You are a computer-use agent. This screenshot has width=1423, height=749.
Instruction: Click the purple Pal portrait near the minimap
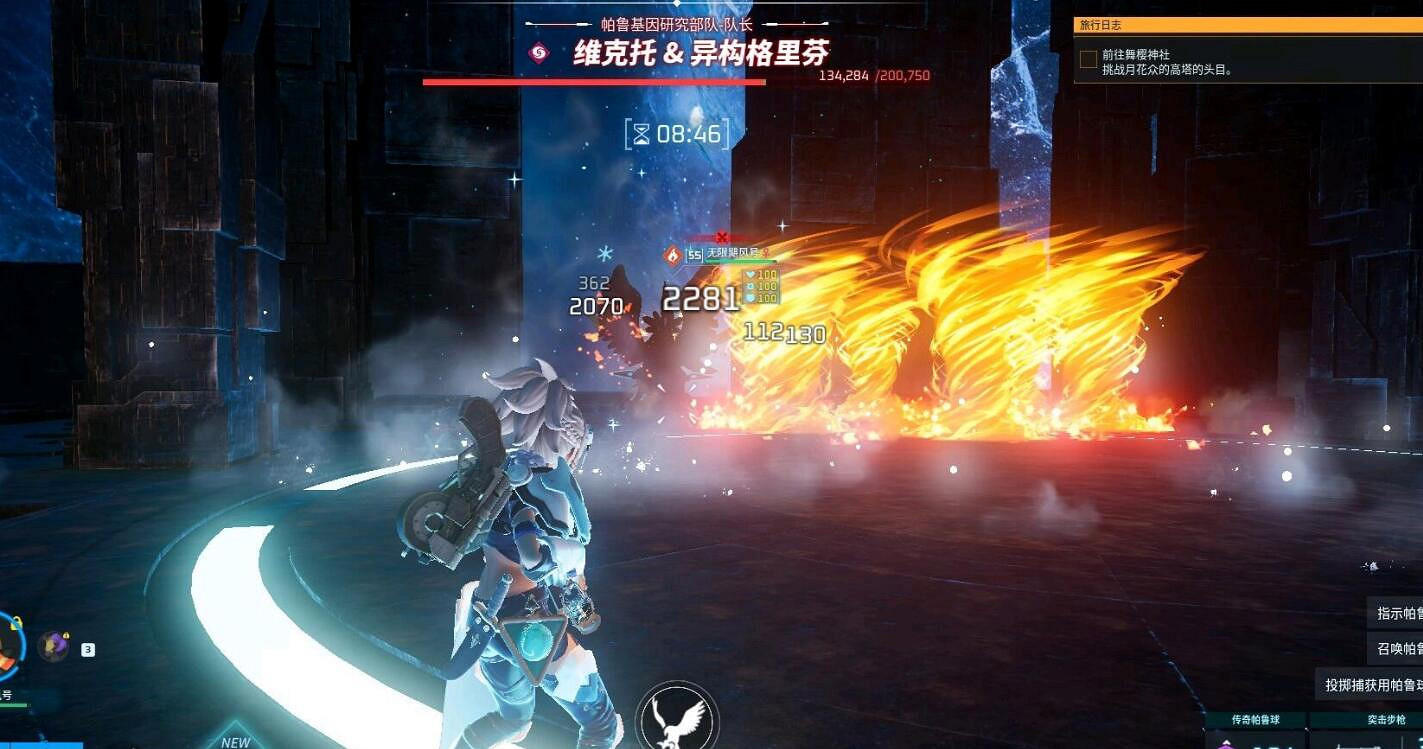click(54, 645)
